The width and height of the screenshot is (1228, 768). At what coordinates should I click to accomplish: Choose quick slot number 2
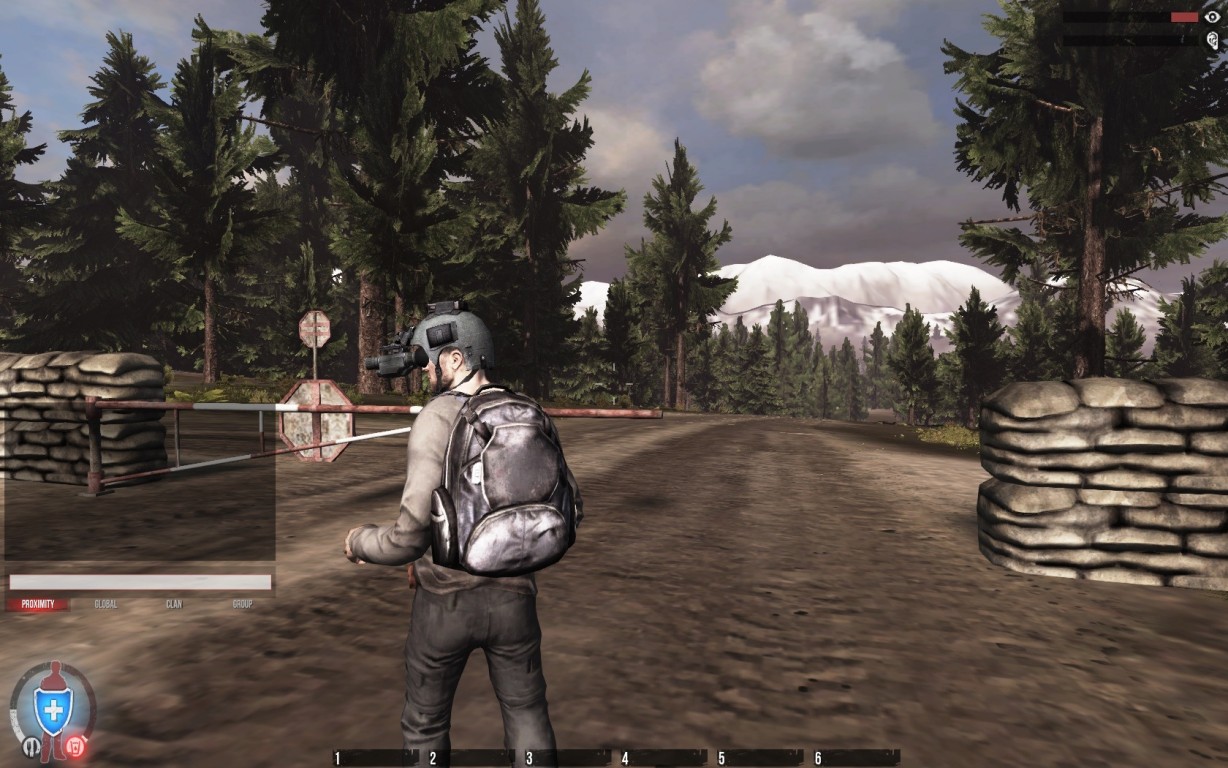[471, 758]
